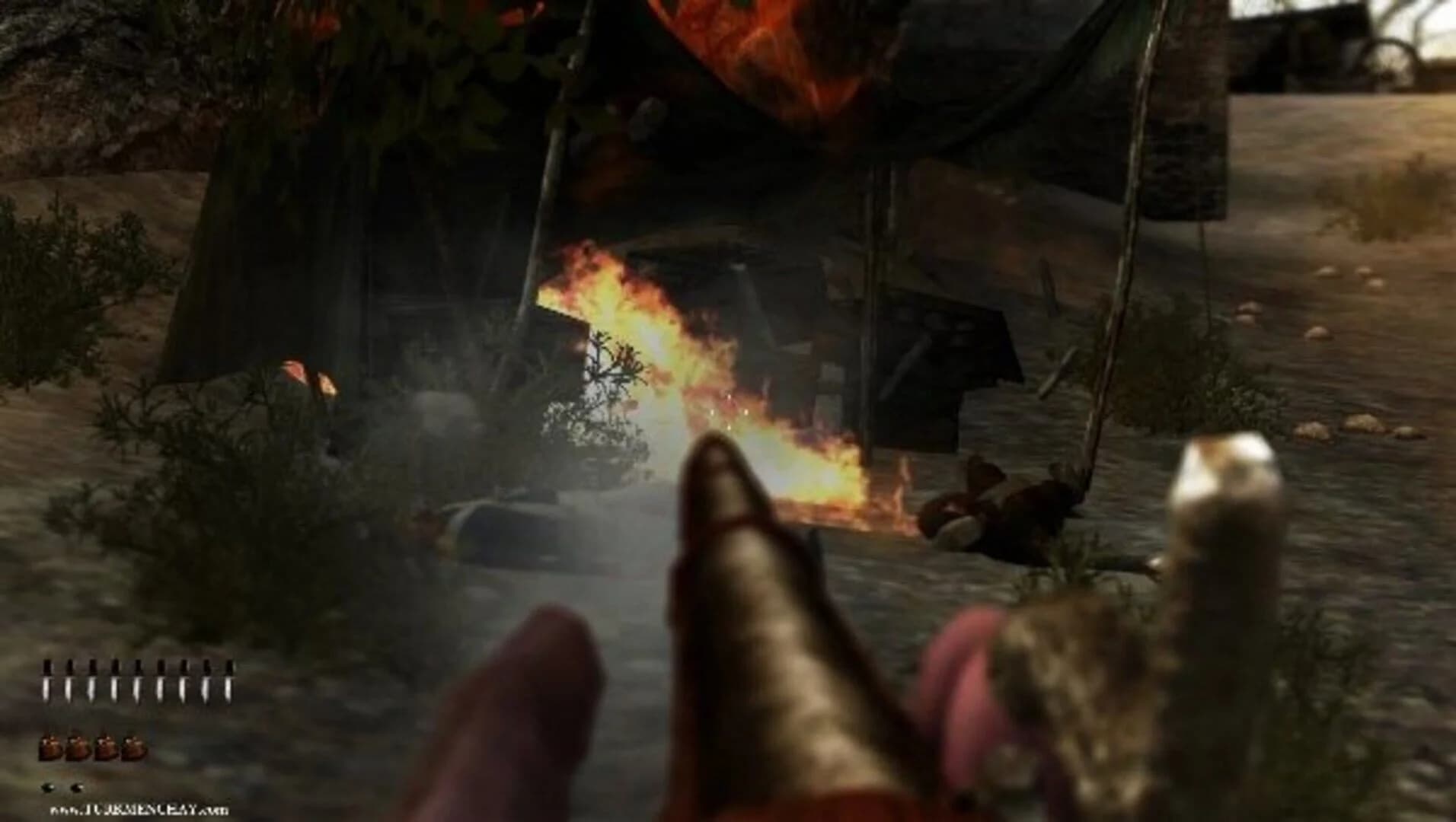The width and height of the screenshot is (1456, 822).
Task: Click the rightmost small ammo icon
Action: pos(76,787)
